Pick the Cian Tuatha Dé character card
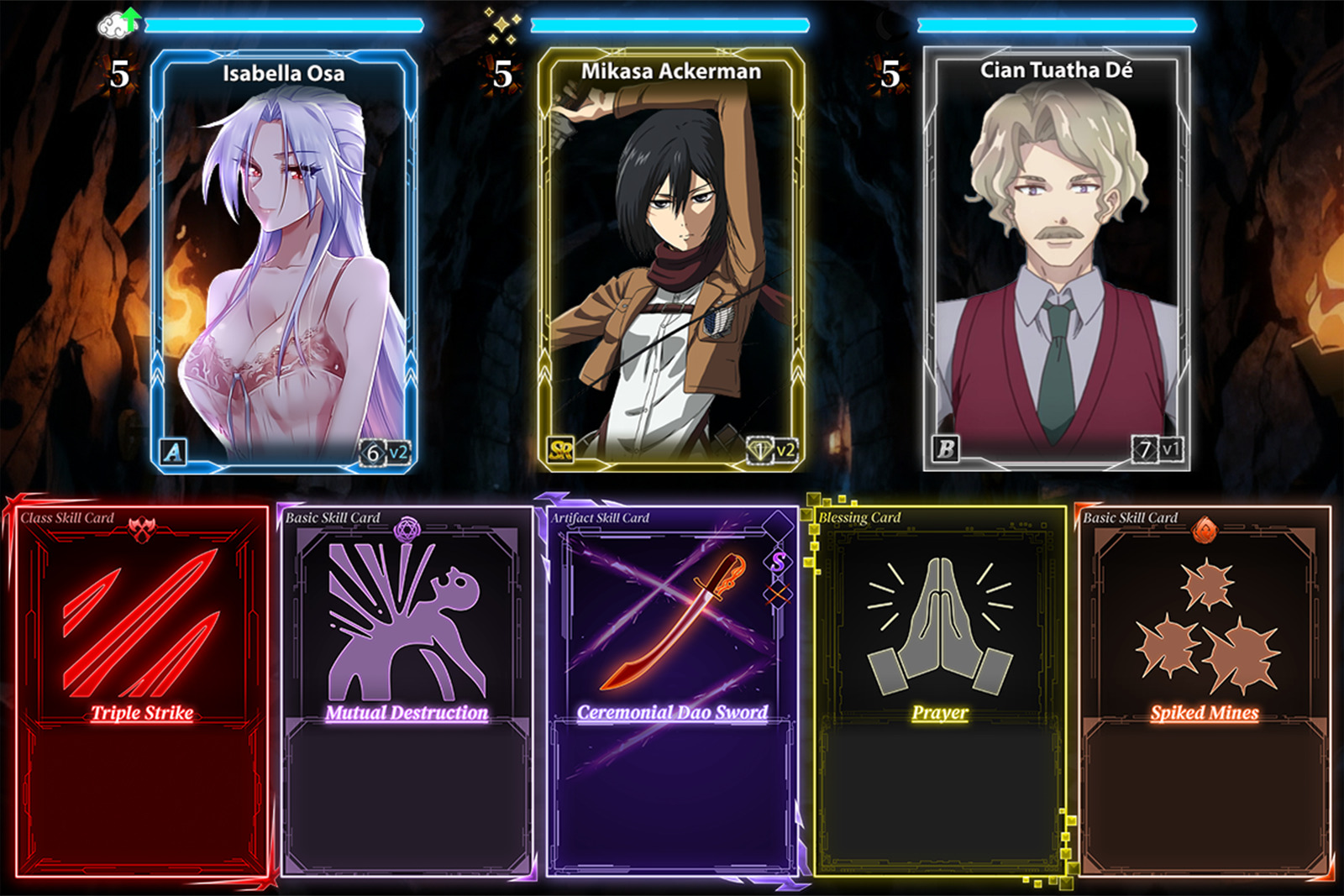 1057,260
